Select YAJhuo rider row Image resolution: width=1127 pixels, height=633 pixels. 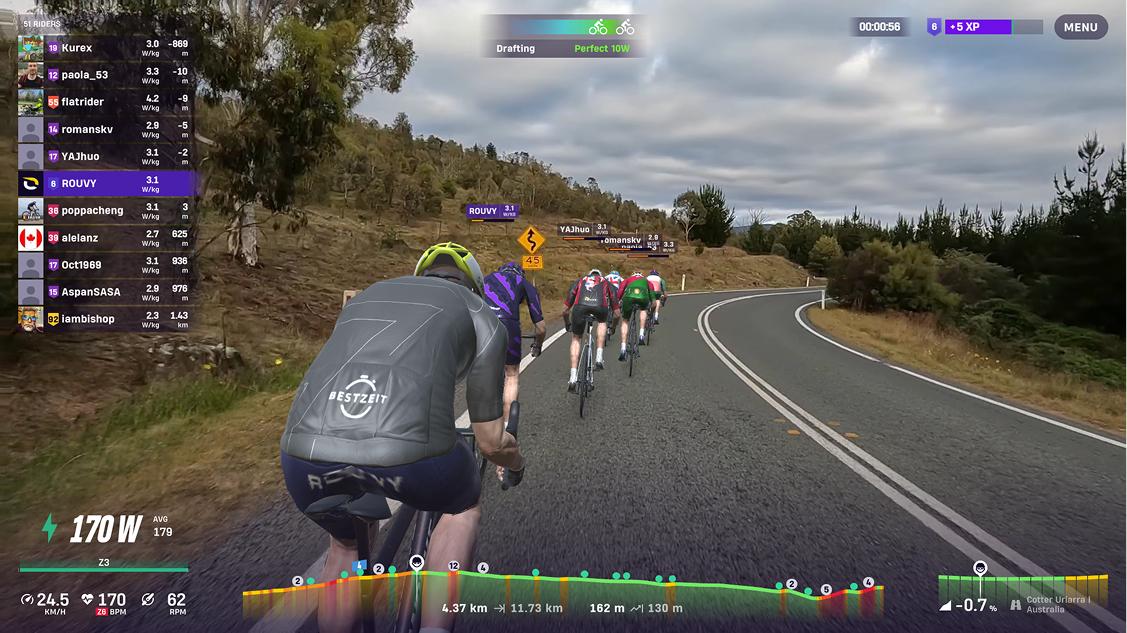(105, 156)
